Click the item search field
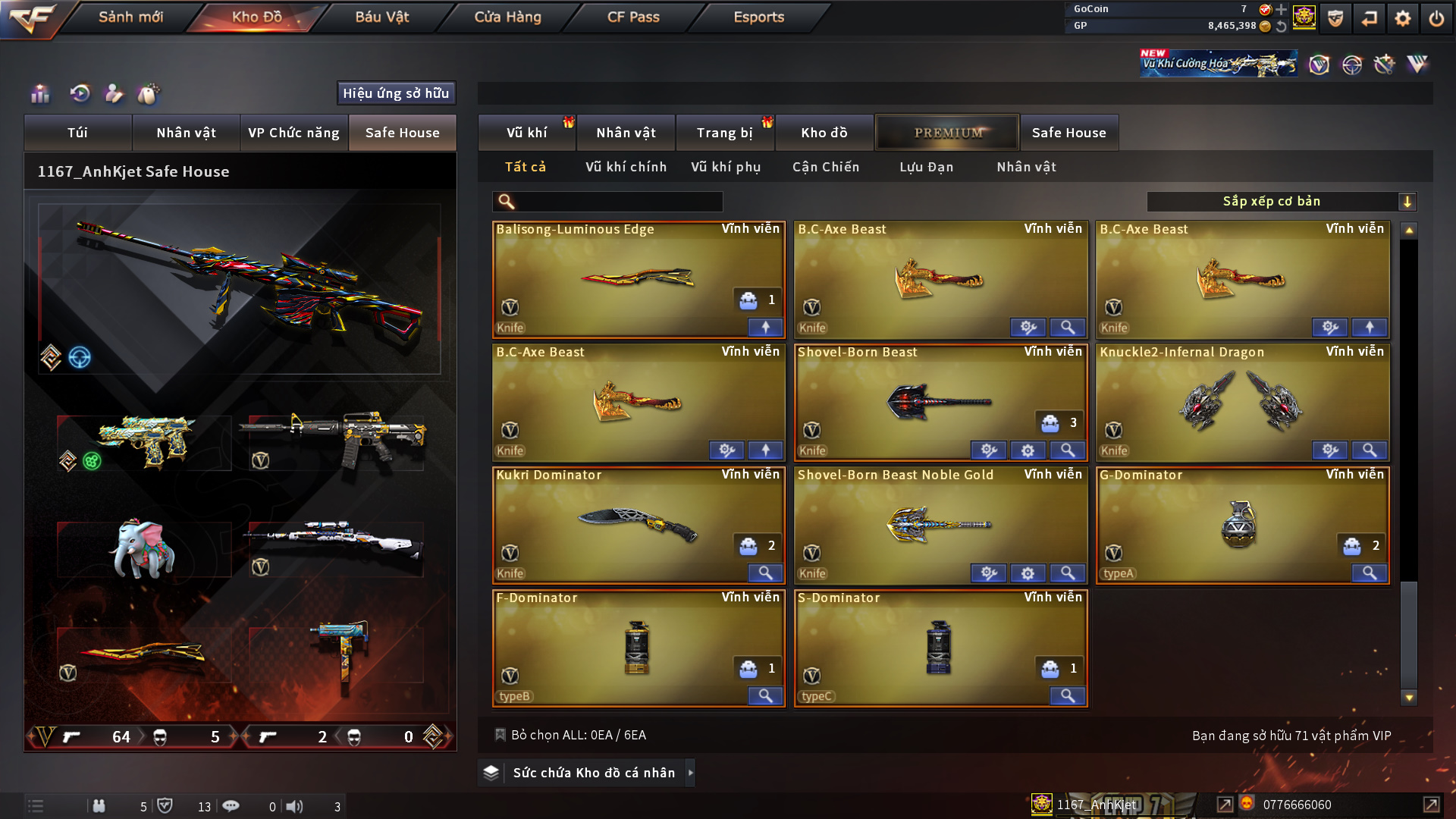 tap(618, 202)
